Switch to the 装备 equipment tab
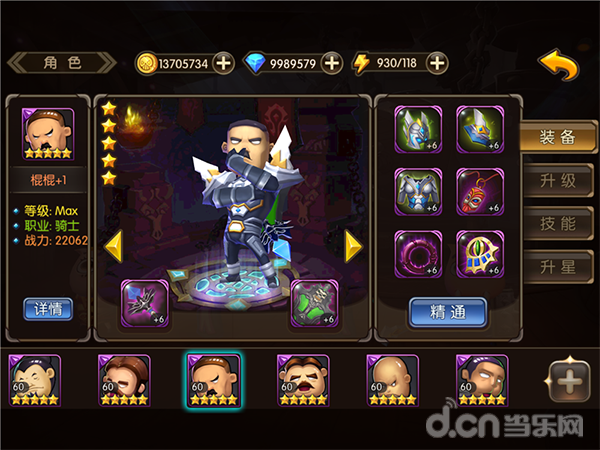 [x=557, y=139]
